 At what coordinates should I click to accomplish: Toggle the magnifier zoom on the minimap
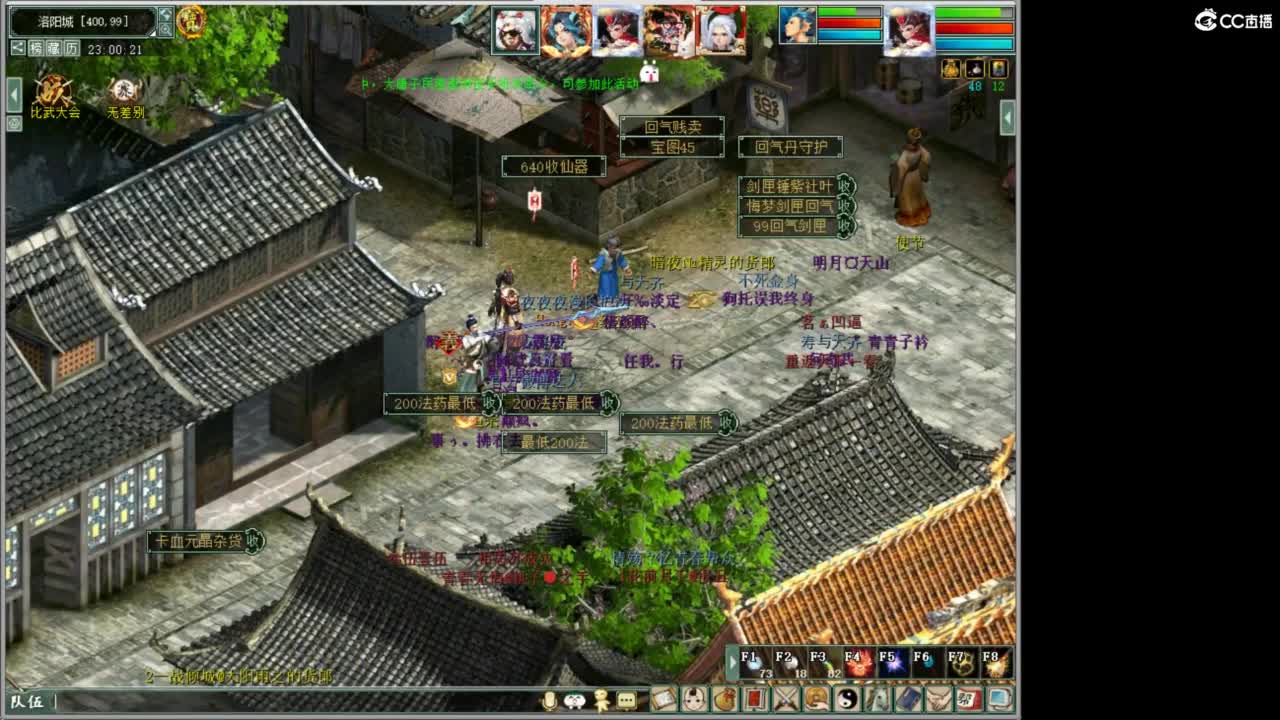click(x=165, y=29)
